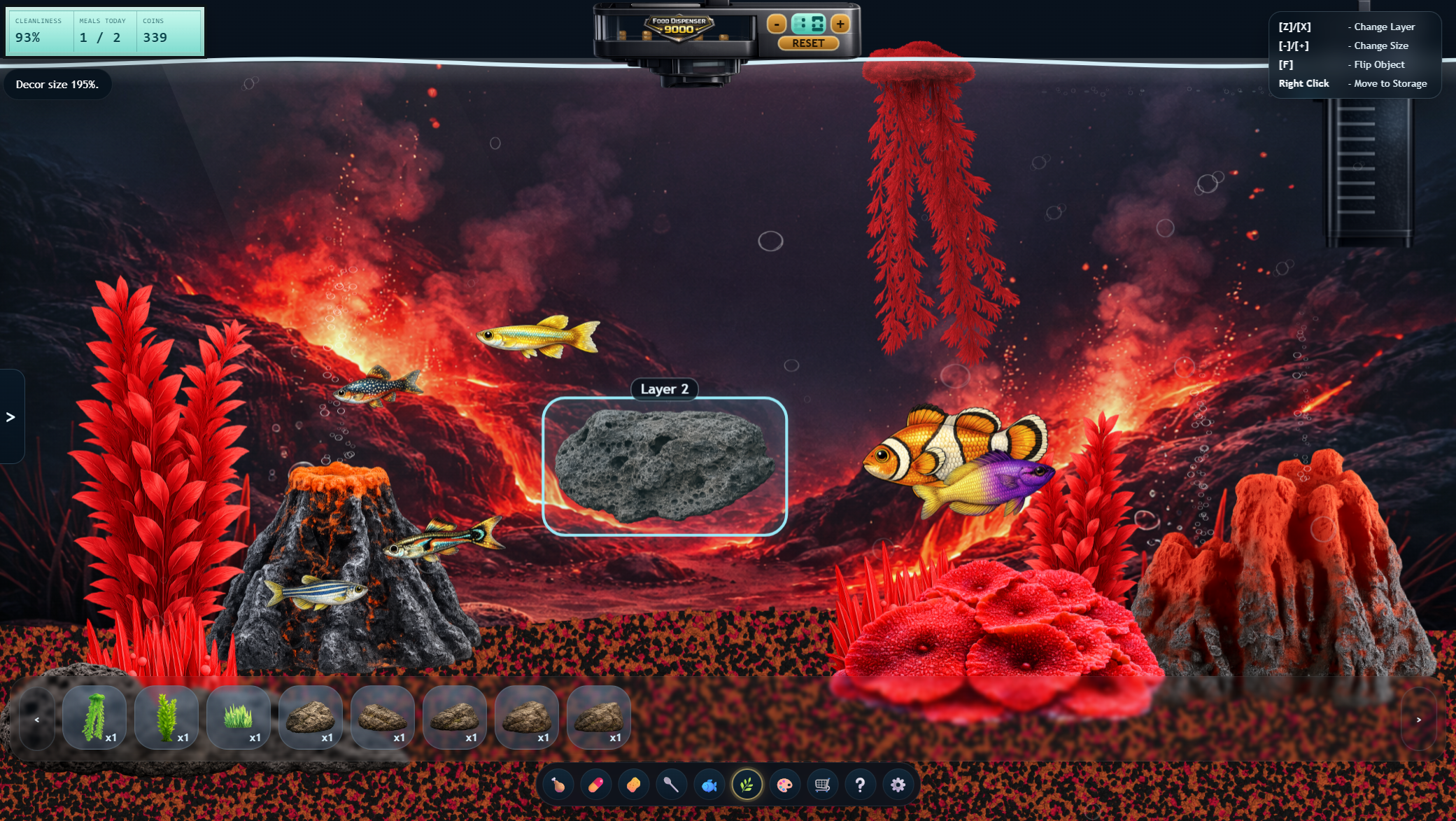Pick the short green grass tuft slot

[239, 717]
